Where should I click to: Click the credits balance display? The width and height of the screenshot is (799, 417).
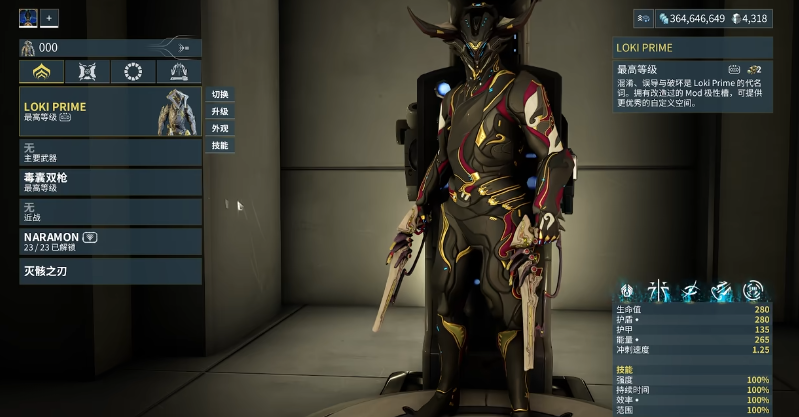tap(690, 18)
